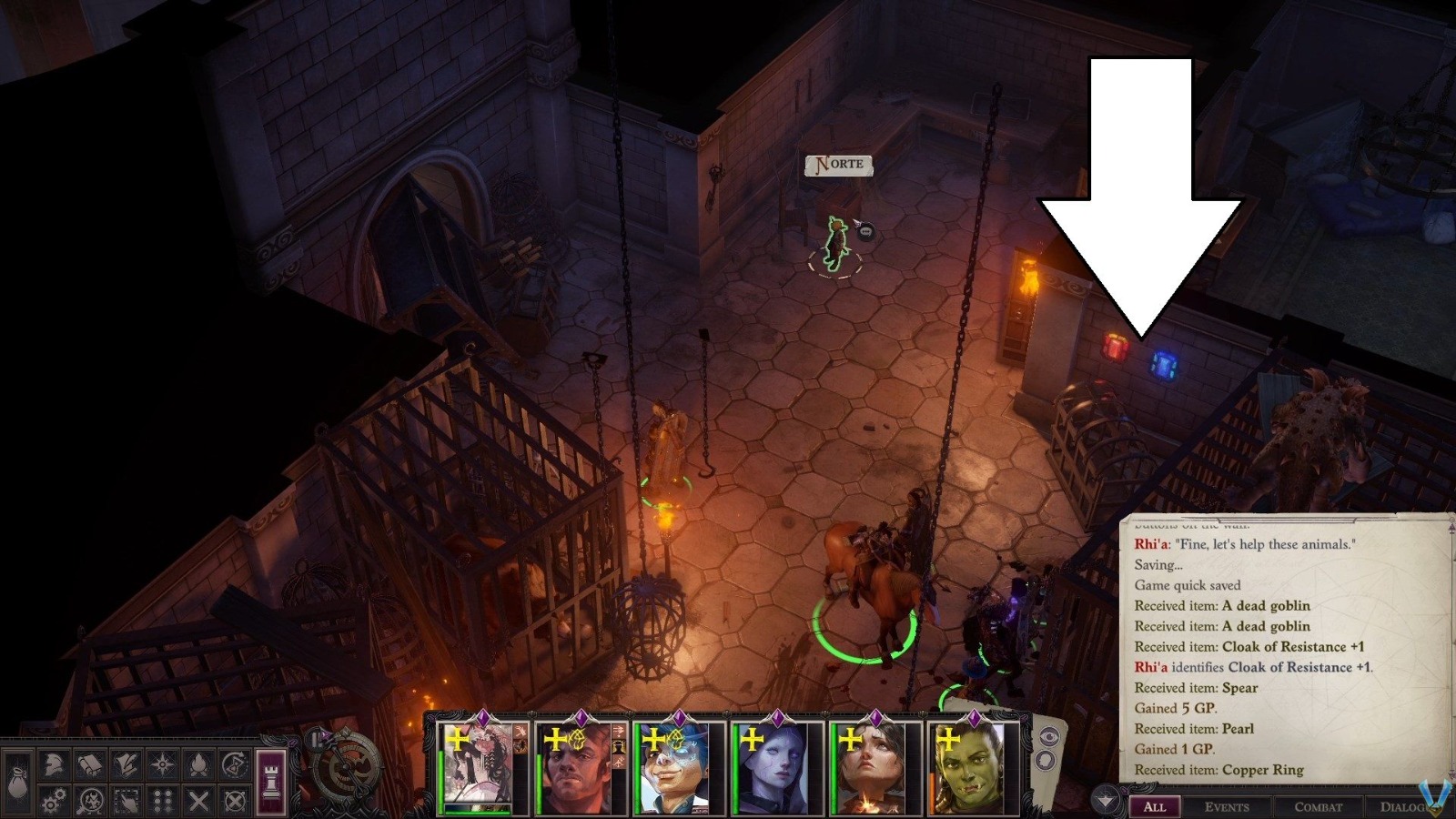Switch to the Events log tab
Screen dimensions: 1456x819
click(x=1229, y=807)
